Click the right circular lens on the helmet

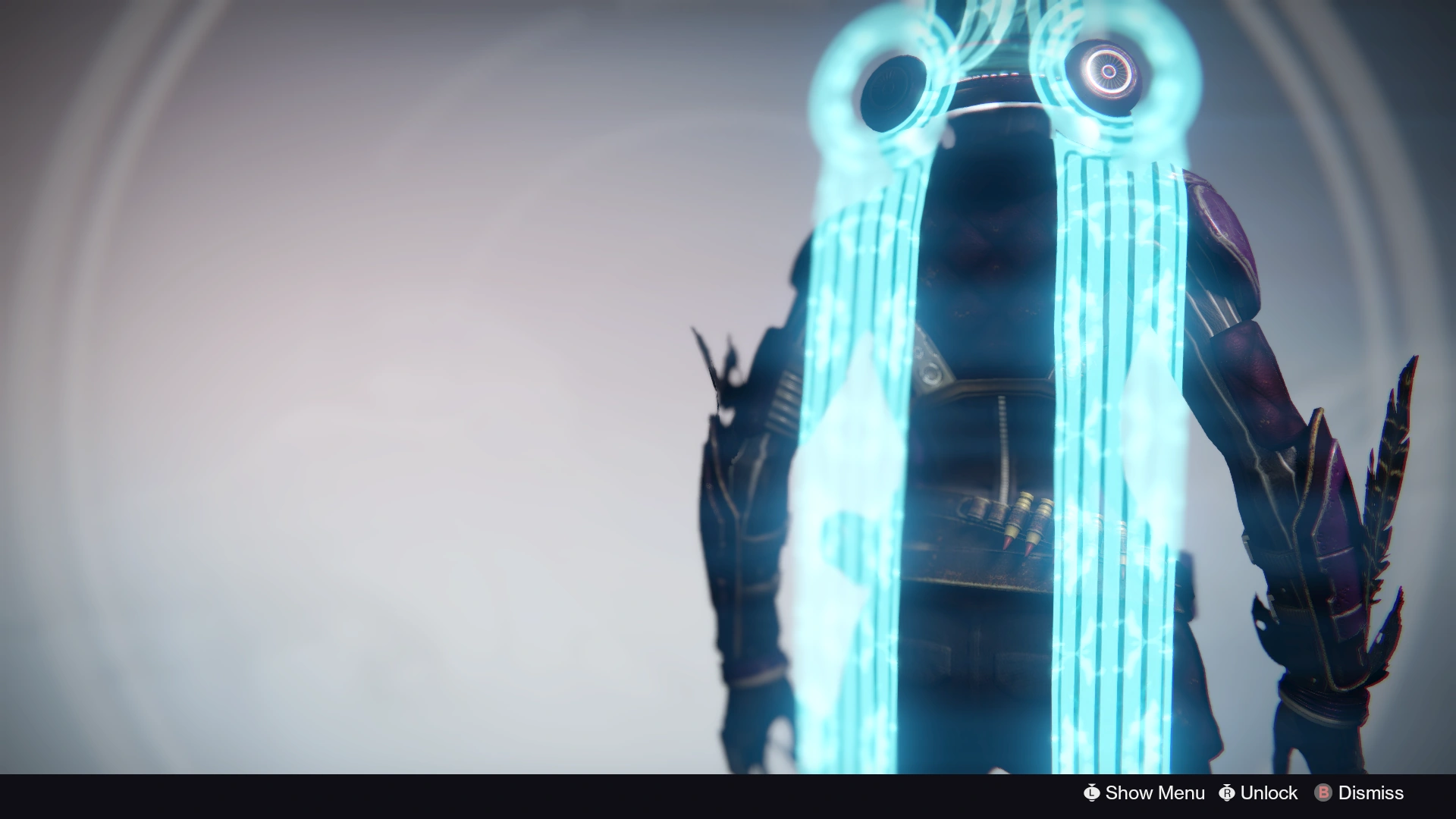coord(1107,72)
